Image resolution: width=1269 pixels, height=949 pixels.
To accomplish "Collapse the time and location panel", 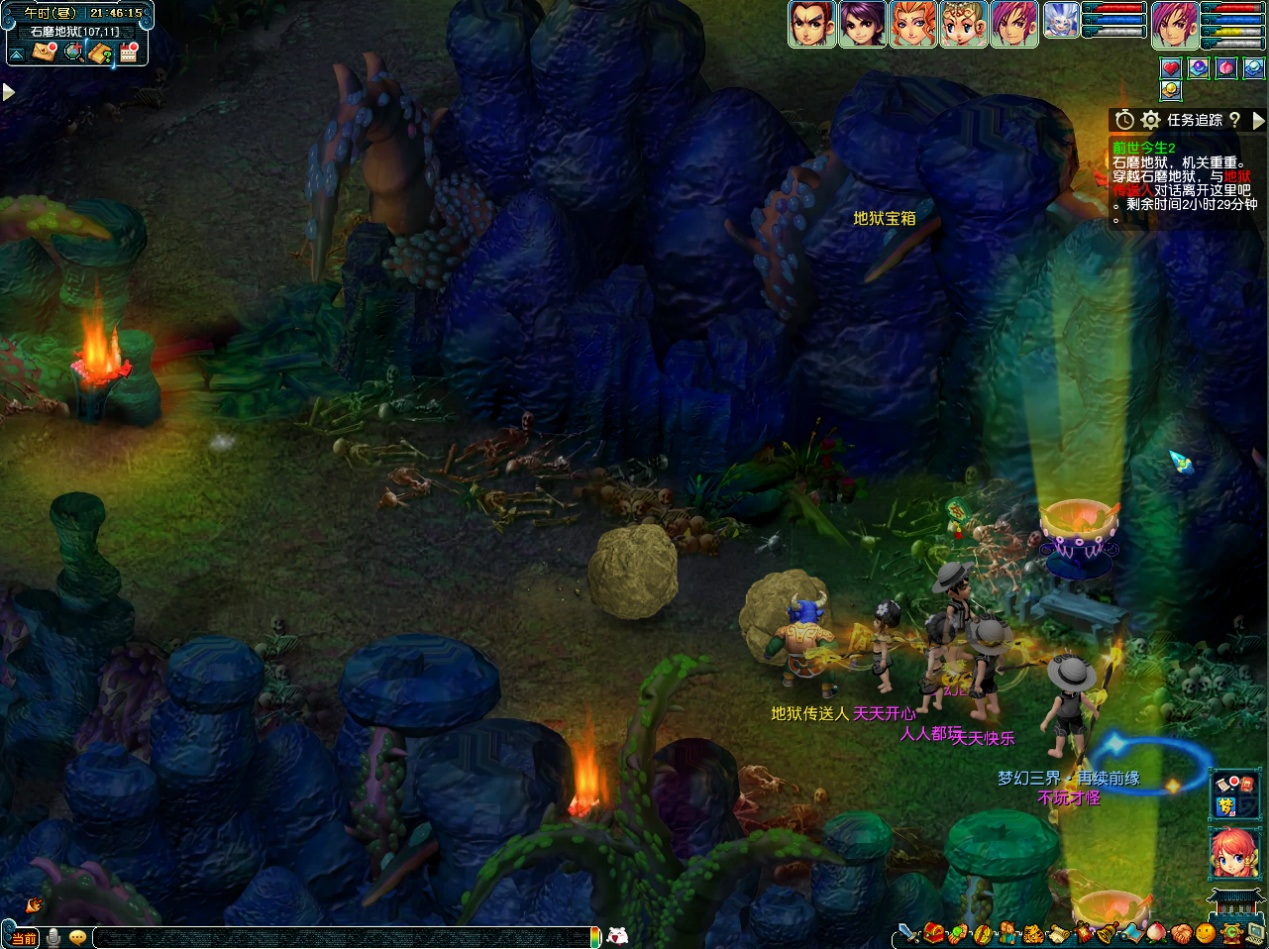I will click(x=17, y=53).
